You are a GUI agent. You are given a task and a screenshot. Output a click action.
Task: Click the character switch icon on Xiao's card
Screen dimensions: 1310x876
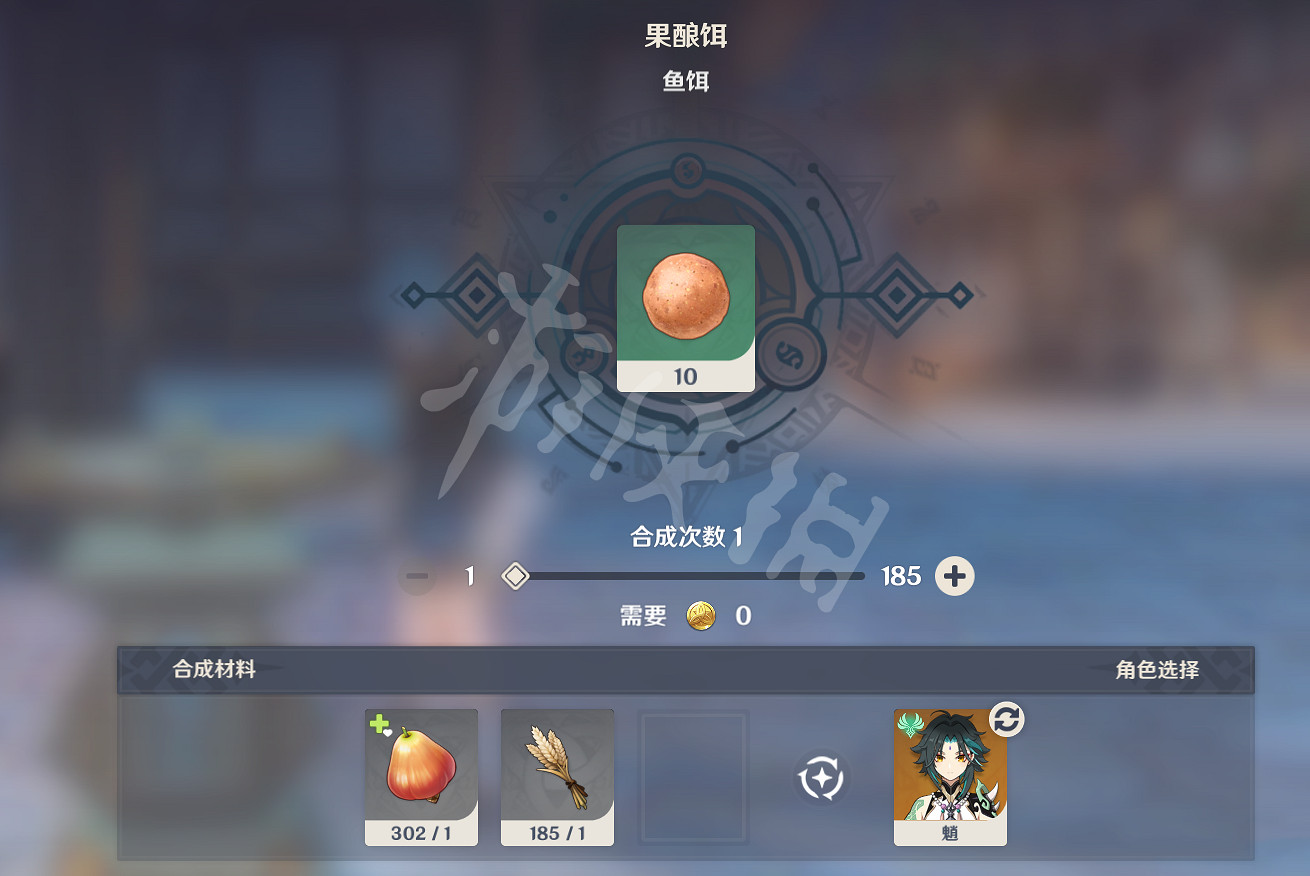coord(1007,719)
